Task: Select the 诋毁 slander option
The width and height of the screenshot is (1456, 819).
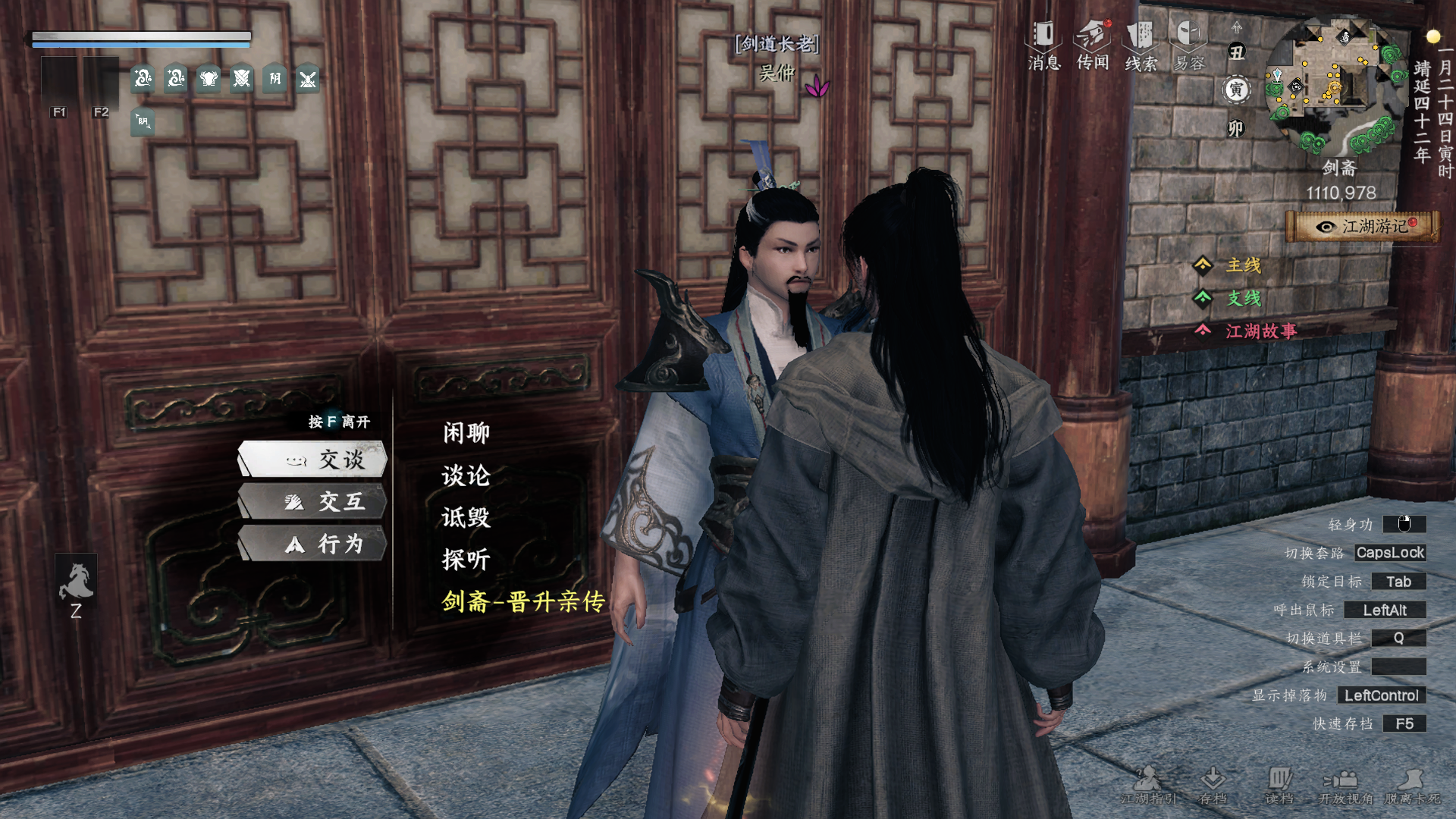Action: [466, 518]
